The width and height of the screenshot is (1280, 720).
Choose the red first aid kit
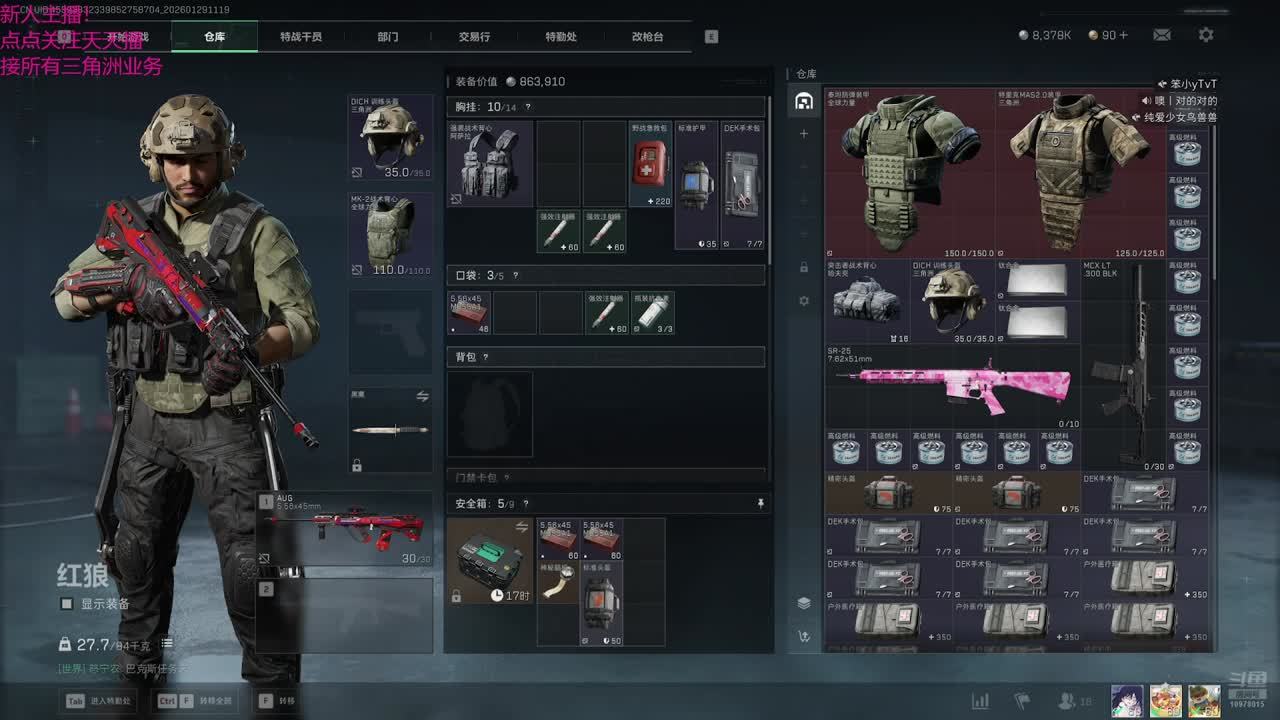point(651,164)
